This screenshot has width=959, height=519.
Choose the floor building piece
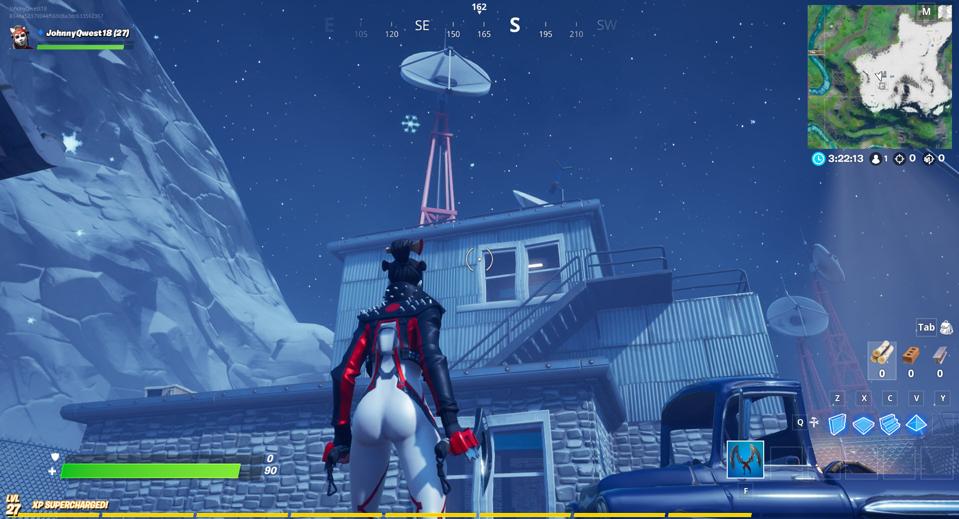tap(863, 425)
